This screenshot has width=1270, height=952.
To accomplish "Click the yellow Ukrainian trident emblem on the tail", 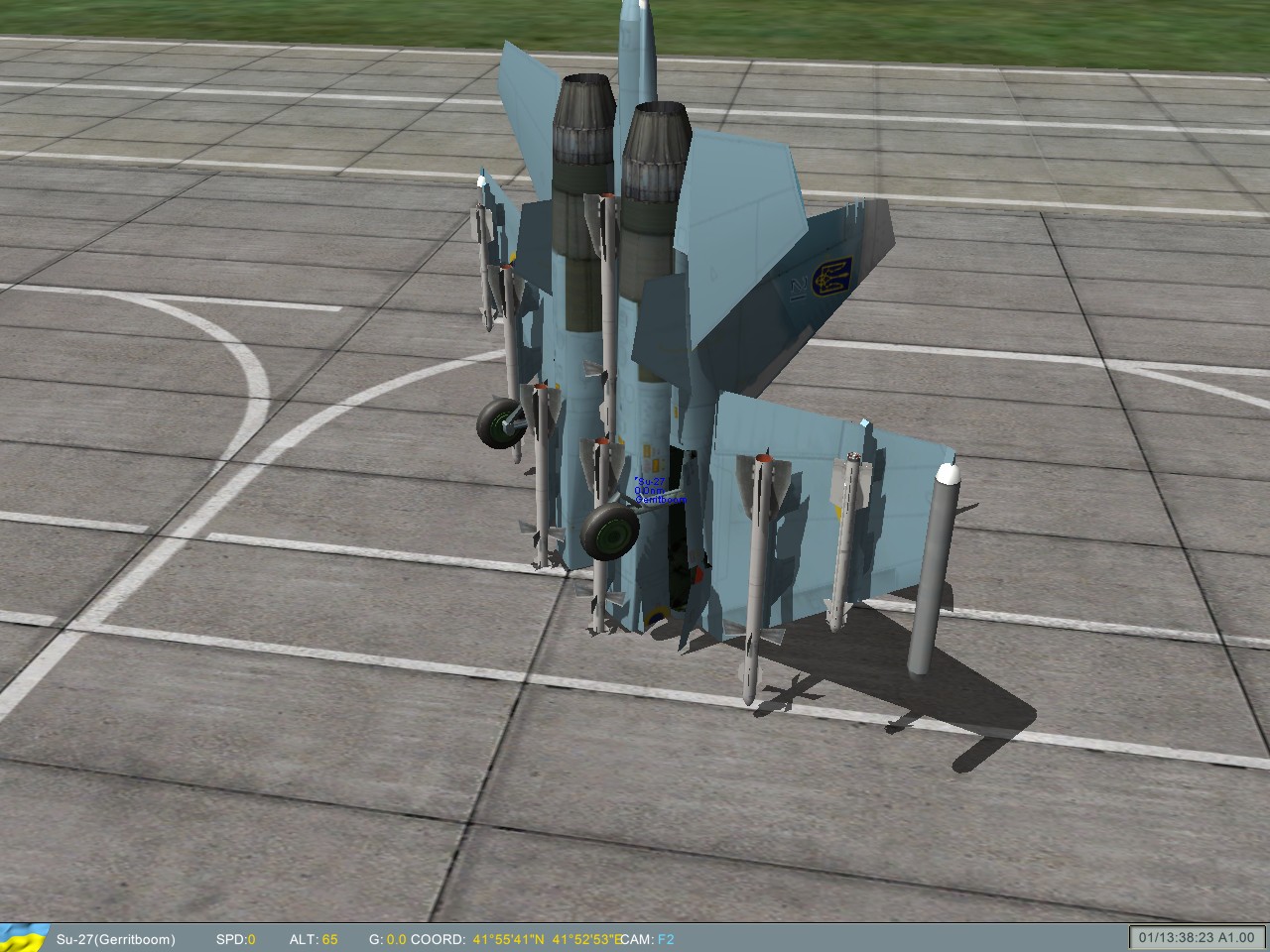I will 833,278.
